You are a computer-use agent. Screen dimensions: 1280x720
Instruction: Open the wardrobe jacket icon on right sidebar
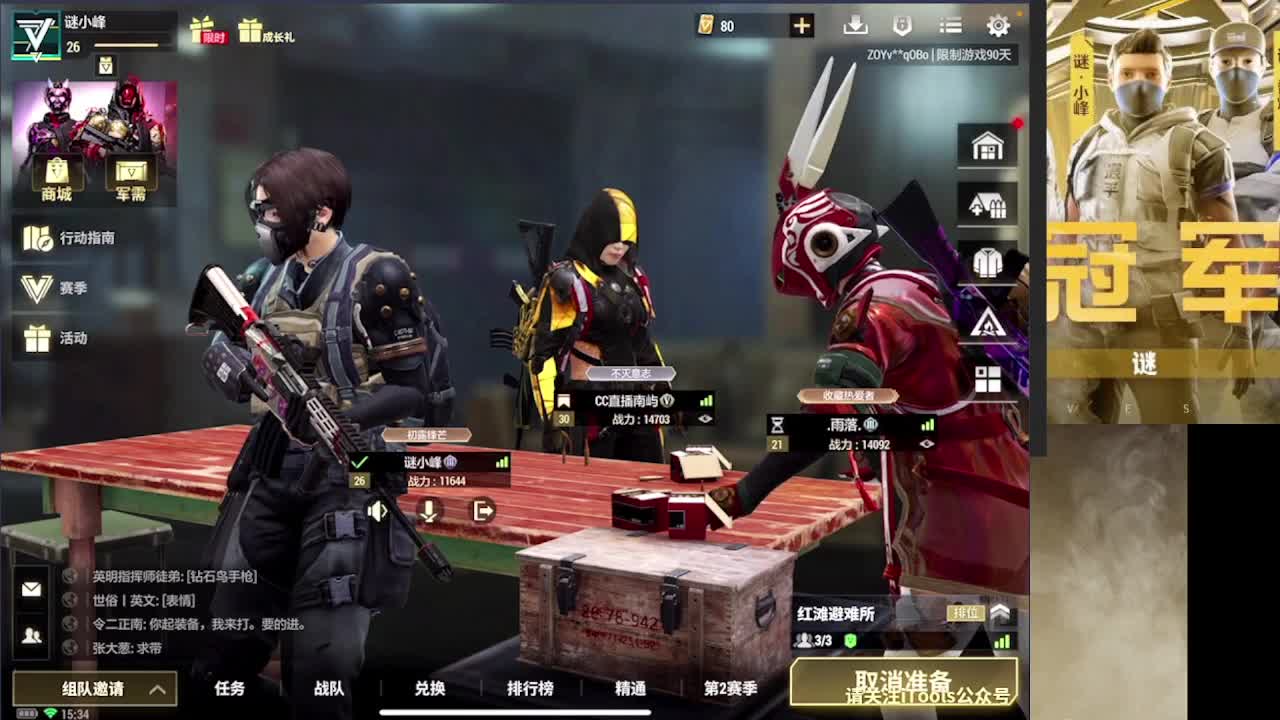point(986,261)
